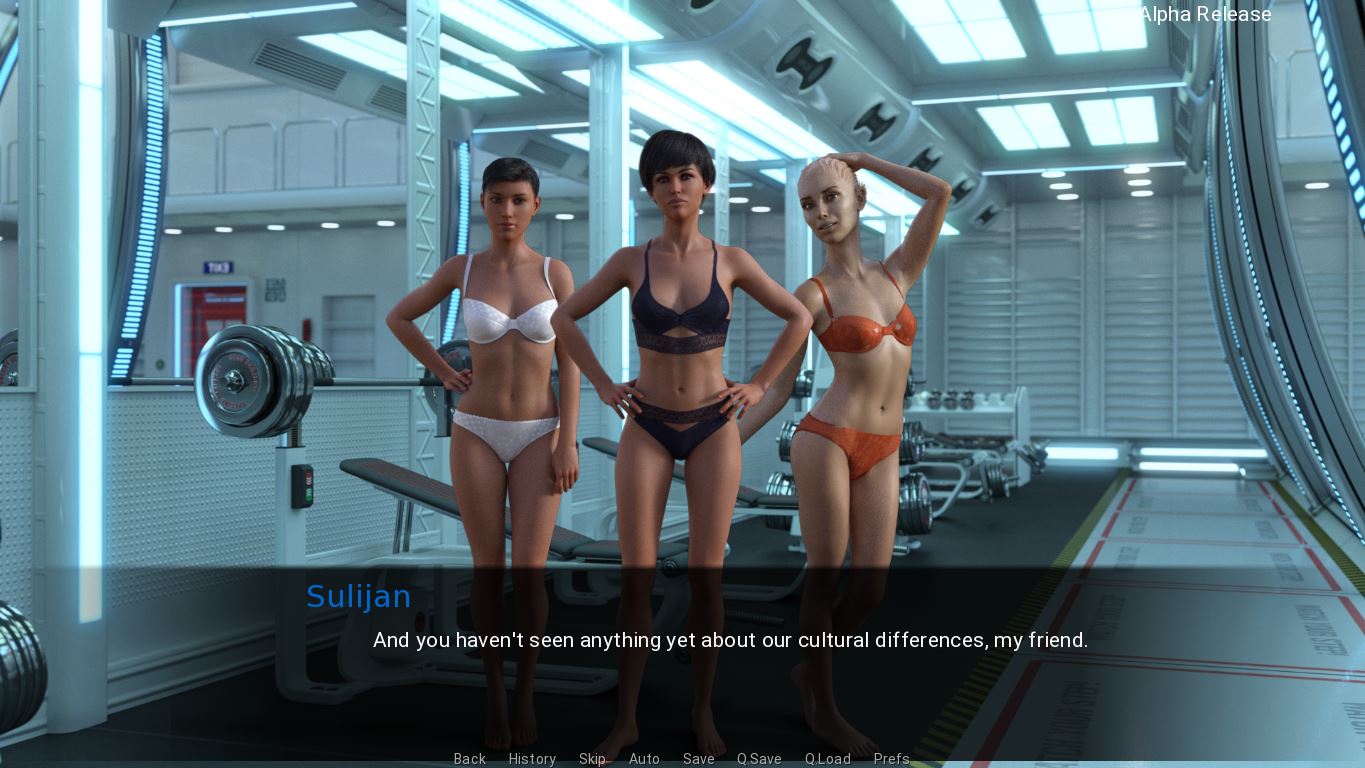Toggle Skip mode for dialogue
Image resolution: width=1365 pixels, height=768 pixels.
click(592, 759)
